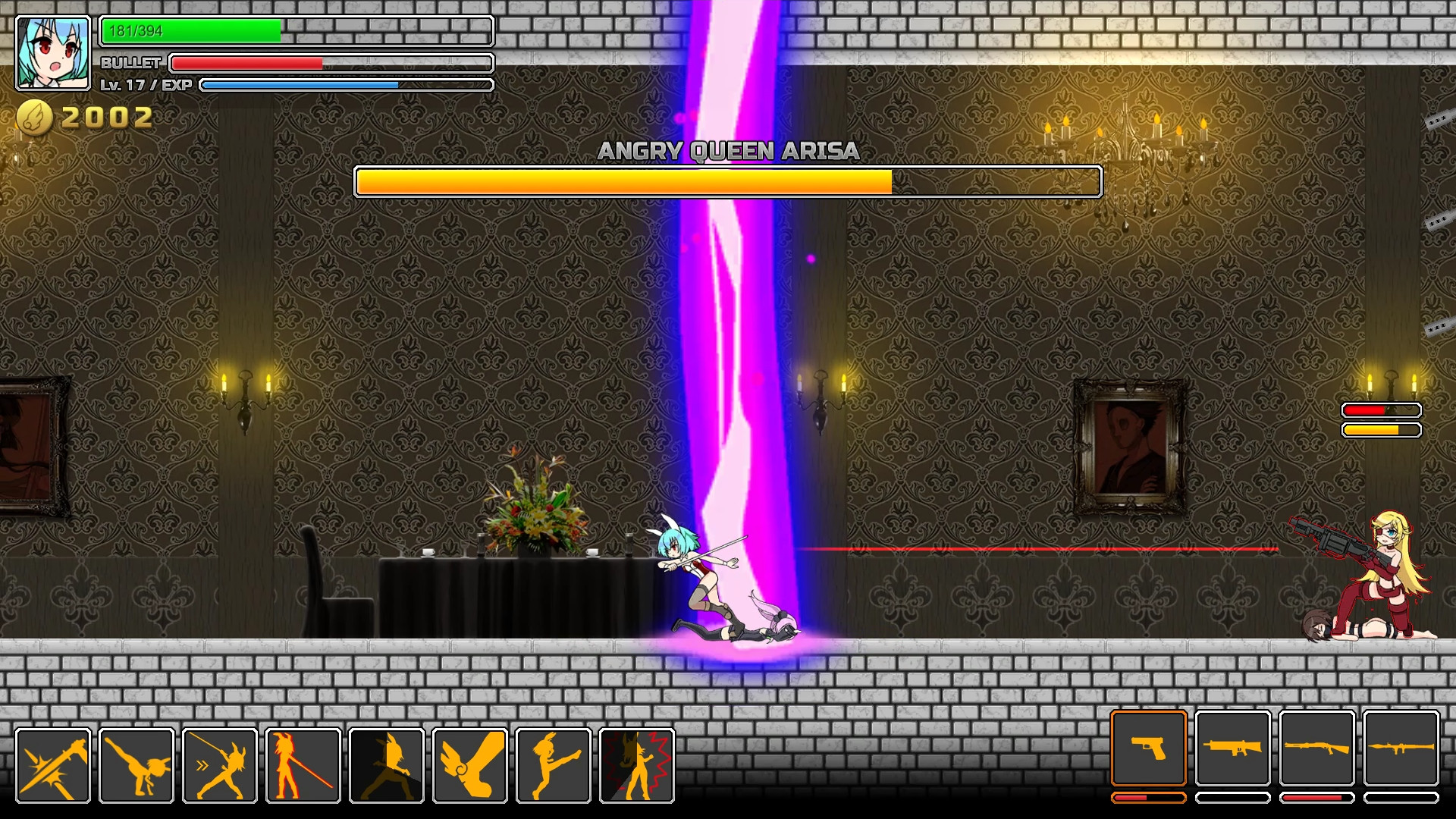Viewport: 1456px width, 819px height.
Task: Trigger the red lightning rage skill
Action: click(637, 764)
